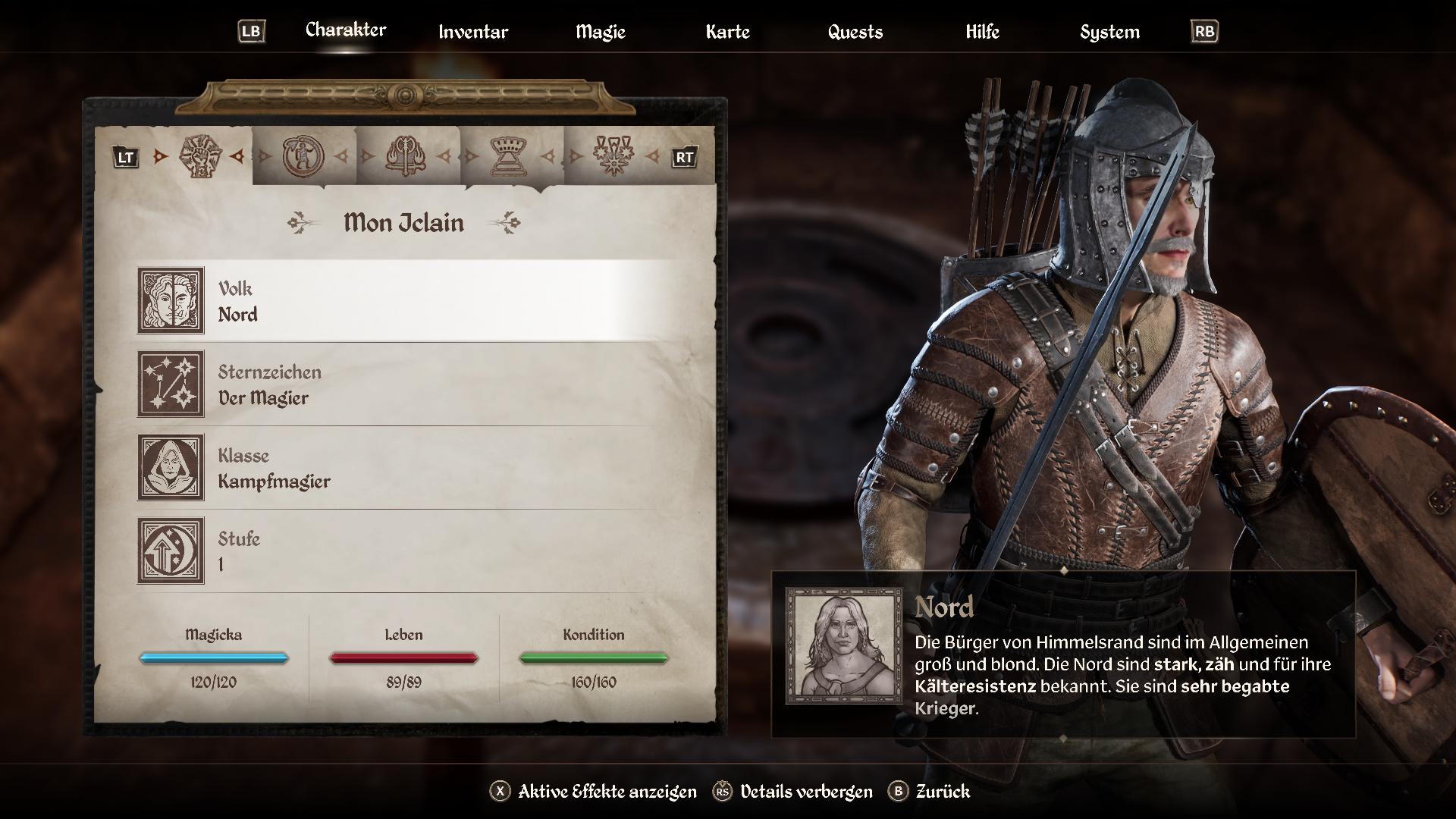Click the Stufe level row
This screenshot has height=819, width=1456.
point(409,551)
